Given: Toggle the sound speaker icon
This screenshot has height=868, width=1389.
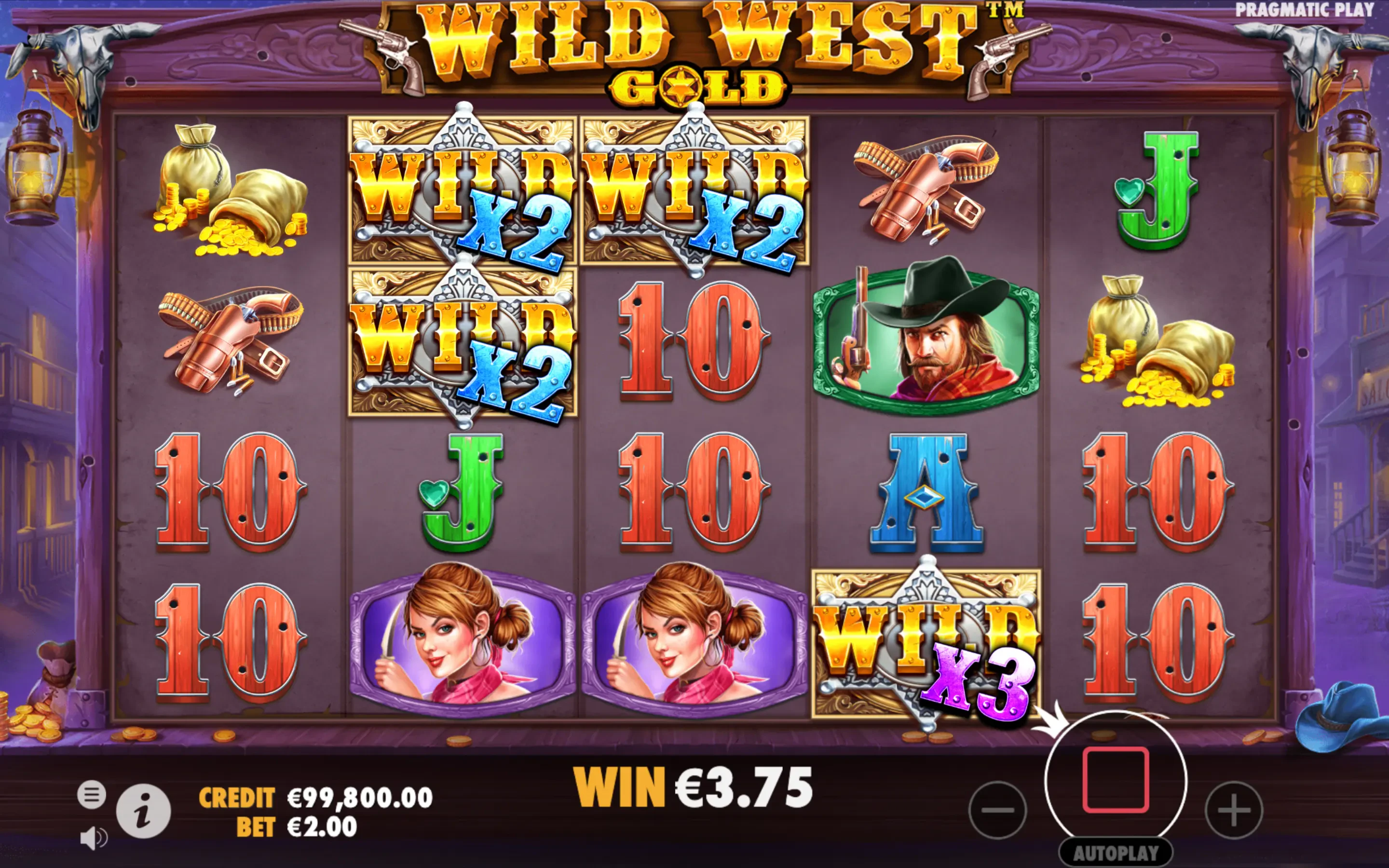Looking at the screenshot, I should [94, 839].
